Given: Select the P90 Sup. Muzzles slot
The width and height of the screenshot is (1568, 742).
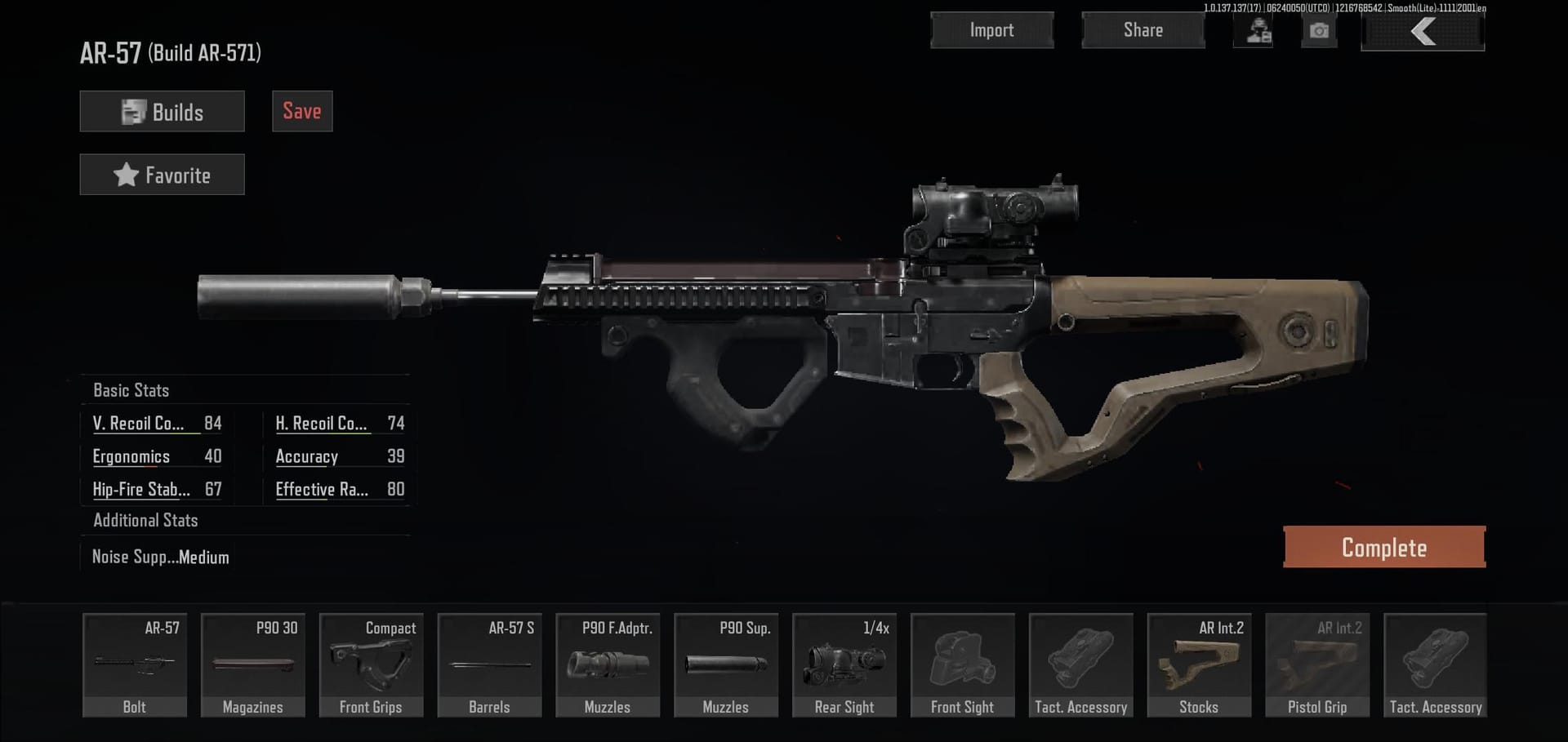Looking at the screenshot, I should tap(726, 665).
